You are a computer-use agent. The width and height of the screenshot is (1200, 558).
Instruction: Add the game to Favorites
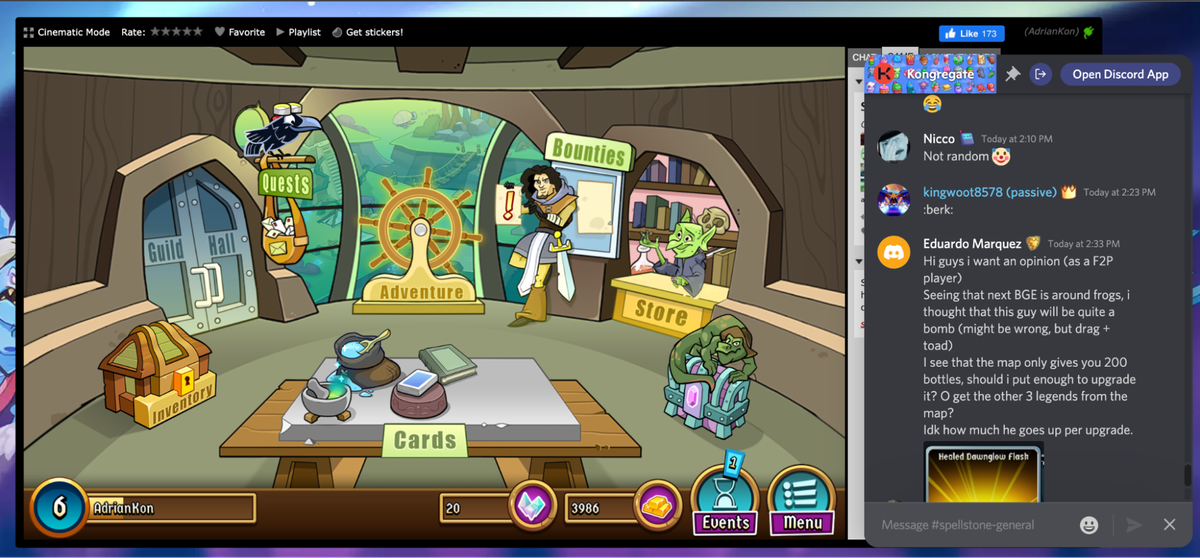[240, 32]
